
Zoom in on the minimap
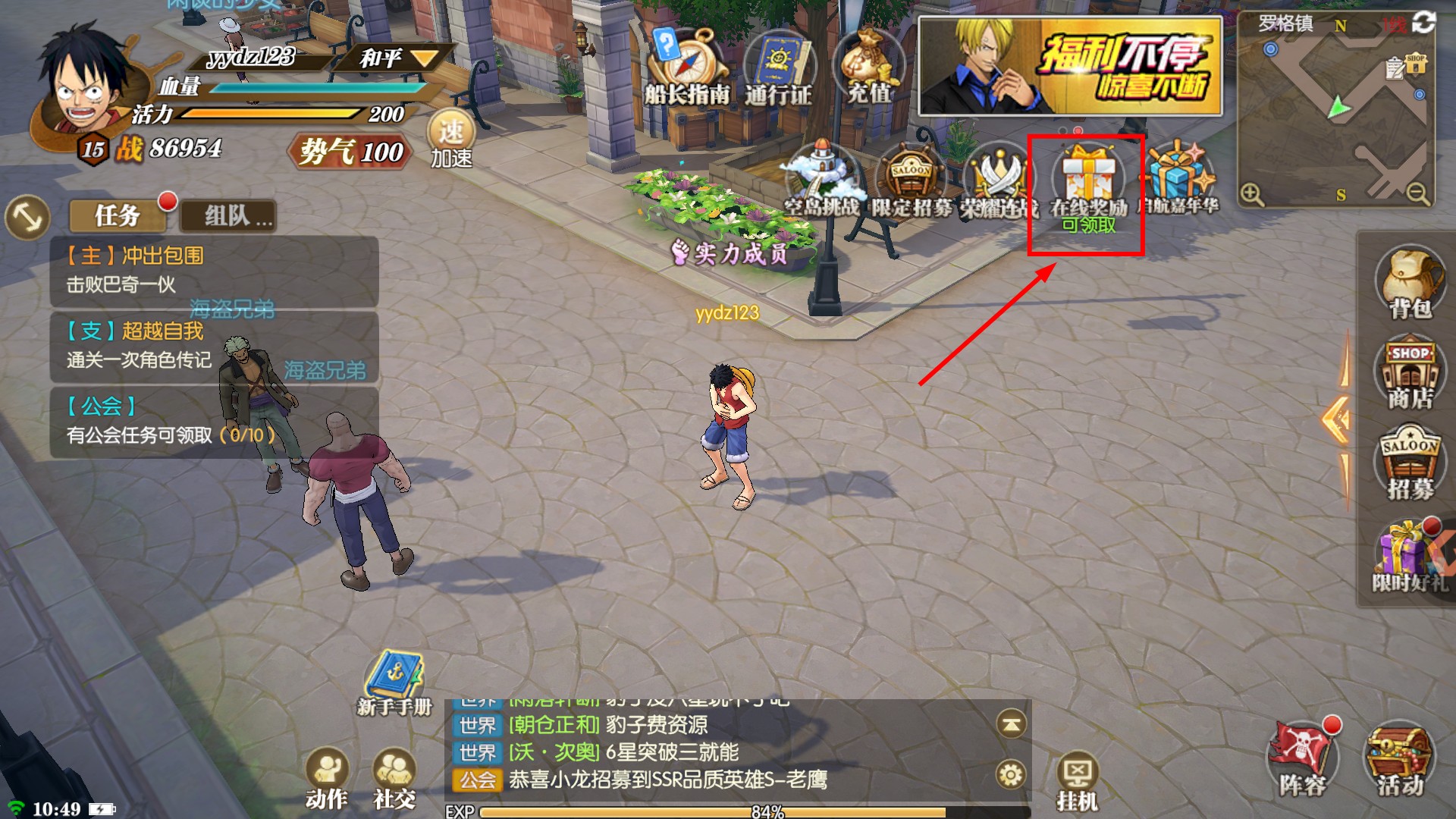tap(1252, 195)
